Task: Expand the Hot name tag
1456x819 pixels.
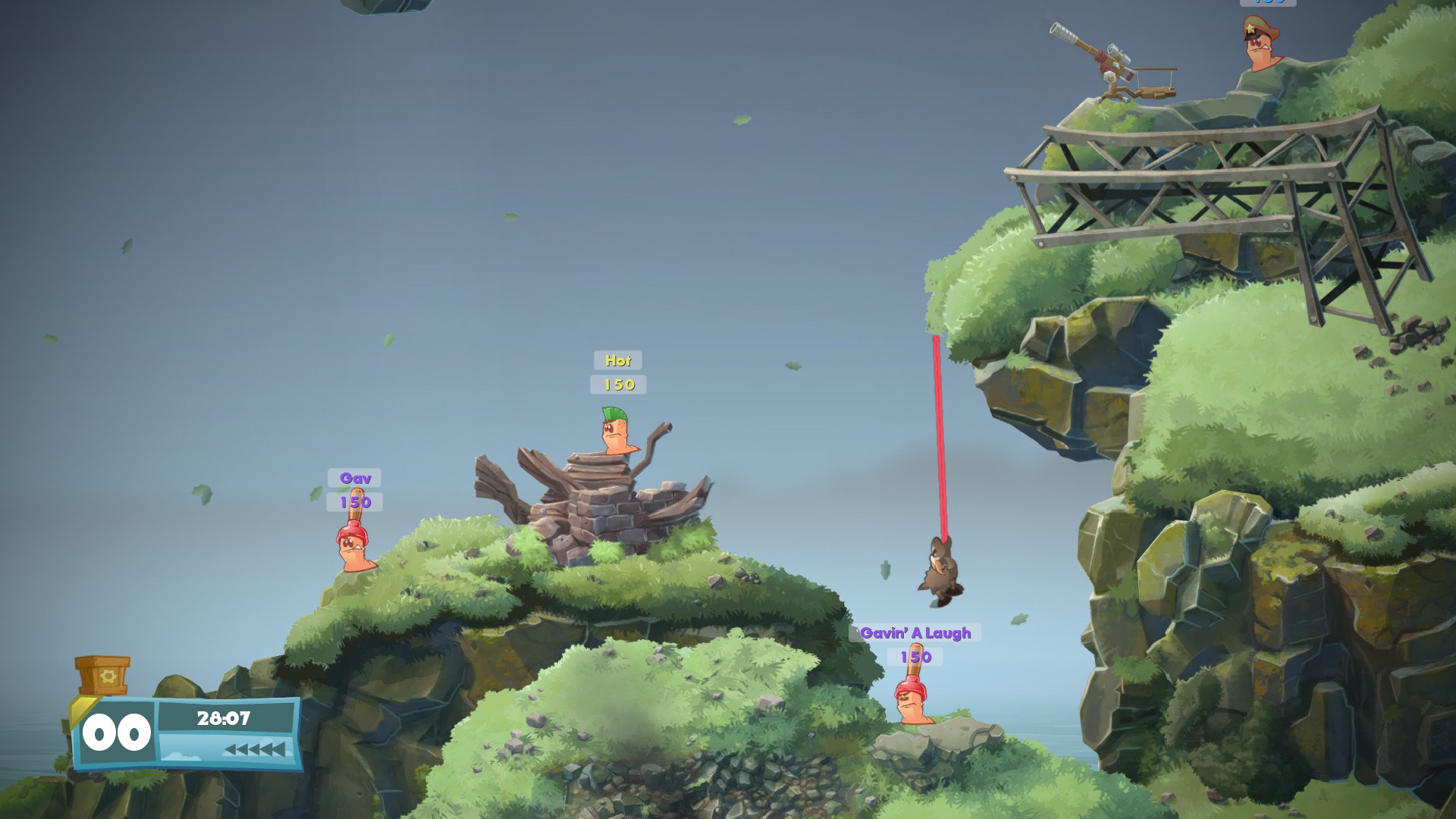Action: (x=617, y=362)
